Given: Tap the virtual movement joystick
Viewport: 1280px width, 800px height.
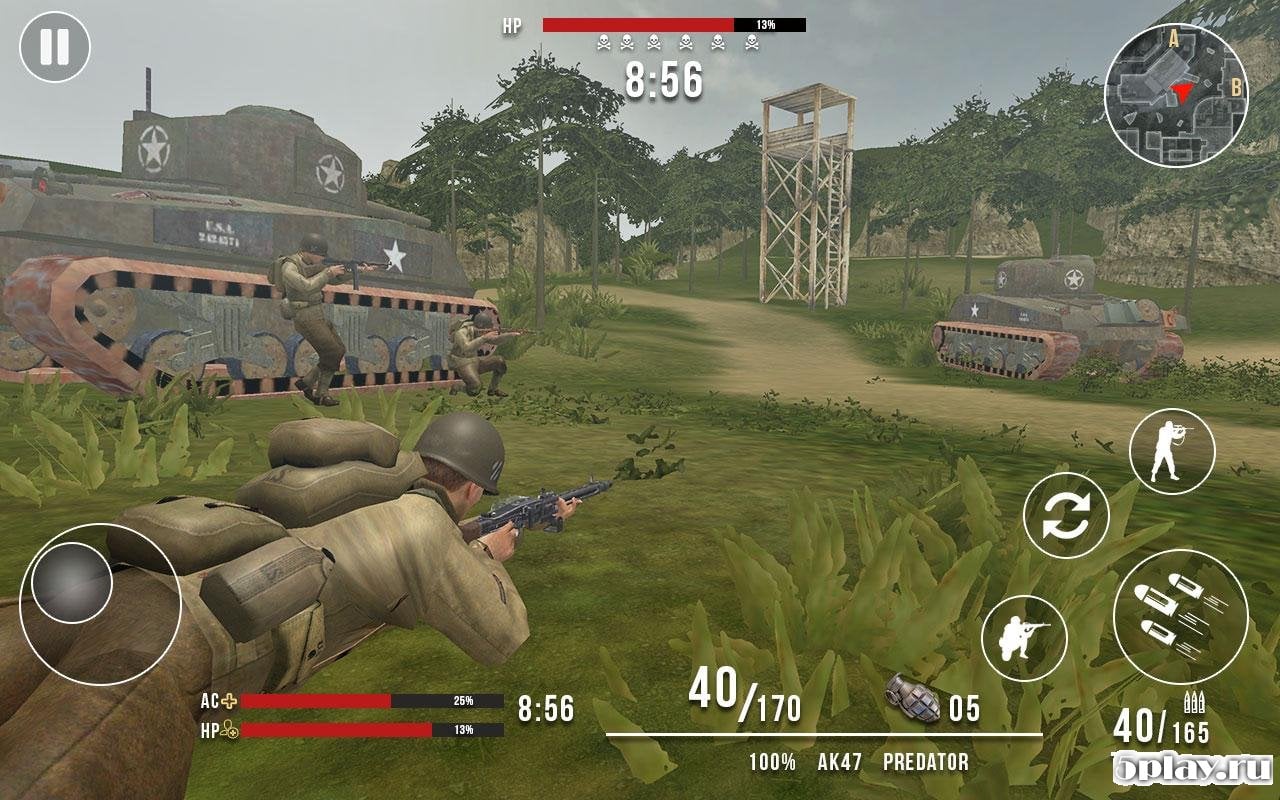Looking at the screenshot, I should point(72,583).
